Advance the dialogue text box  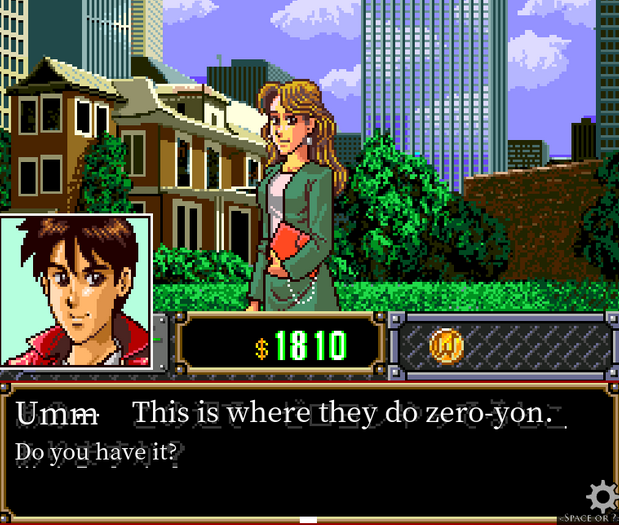300,450
